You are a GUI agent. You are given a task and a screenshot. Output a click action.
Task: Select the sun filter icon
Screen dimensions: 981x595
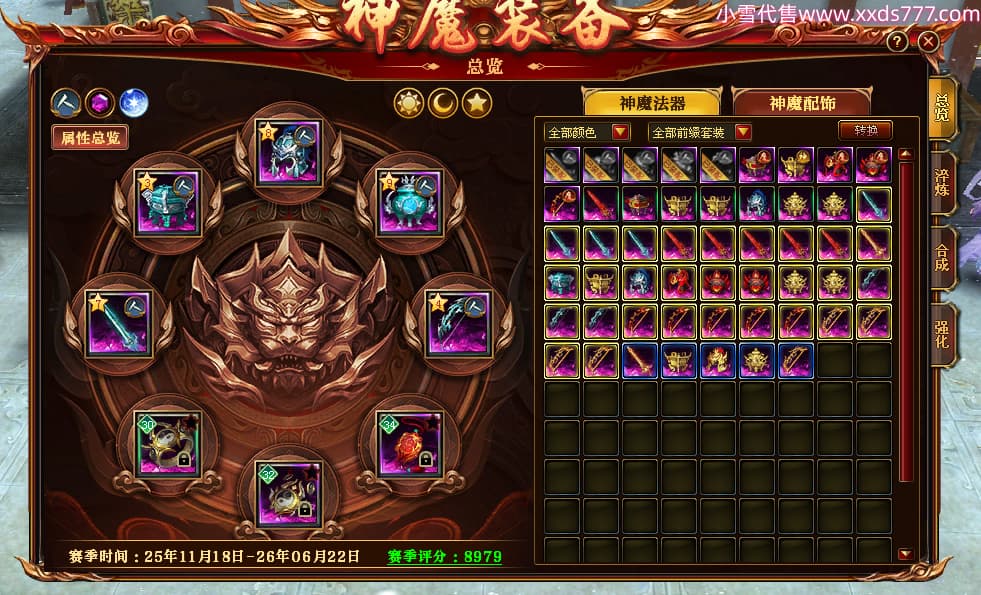409,101
